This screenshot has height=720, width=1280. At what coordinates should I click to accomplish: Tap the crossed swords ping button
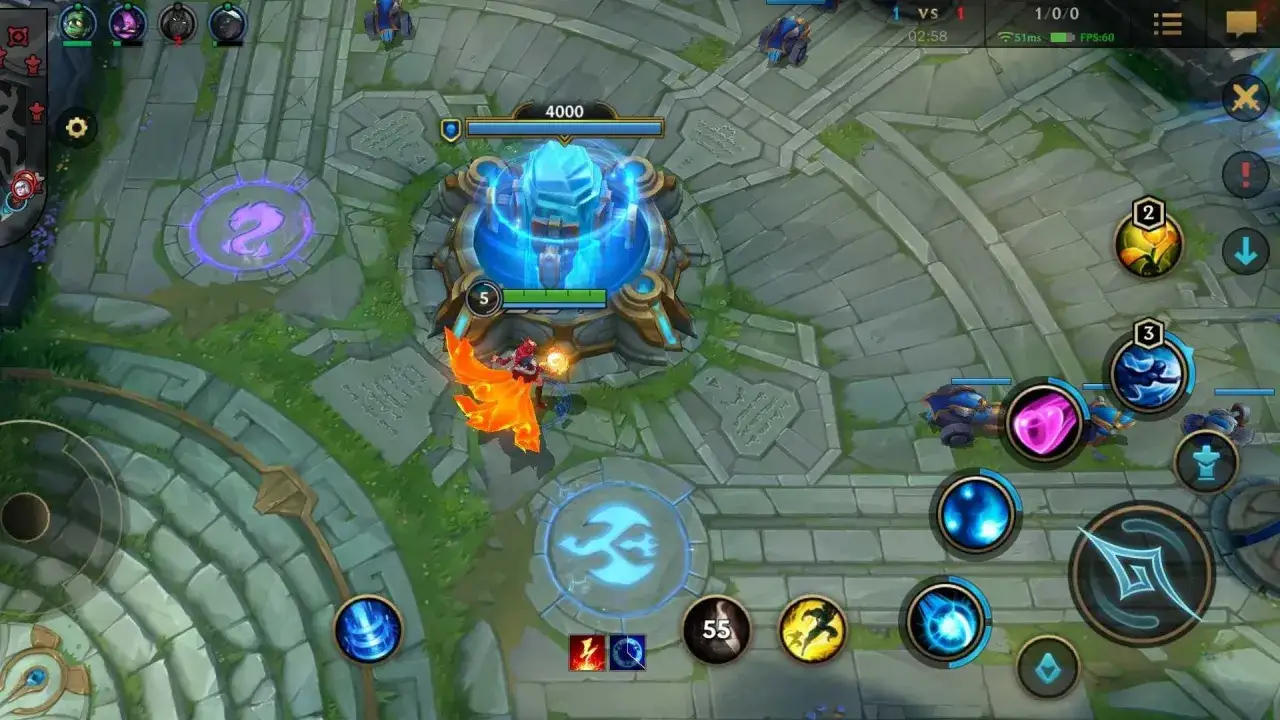tap(1245, 98)
